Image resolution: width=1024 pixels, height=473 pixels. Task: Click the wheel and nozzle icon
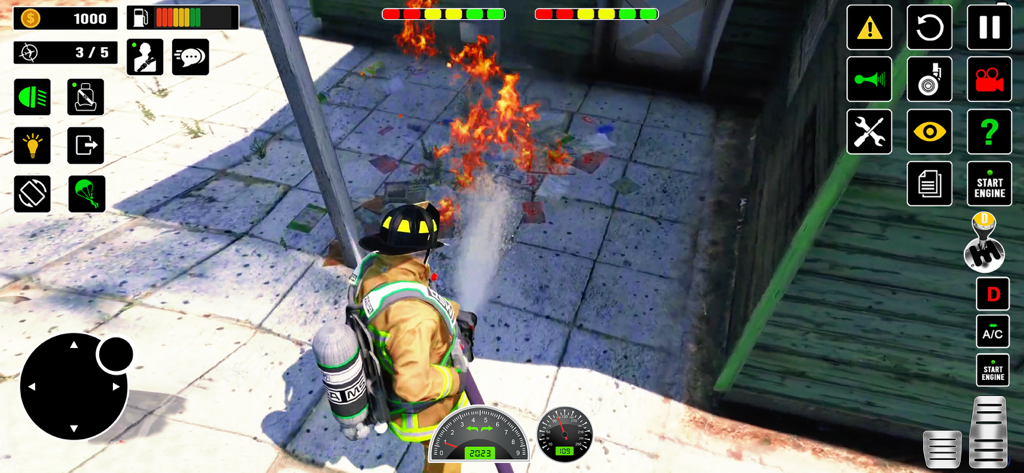[929, 80]
